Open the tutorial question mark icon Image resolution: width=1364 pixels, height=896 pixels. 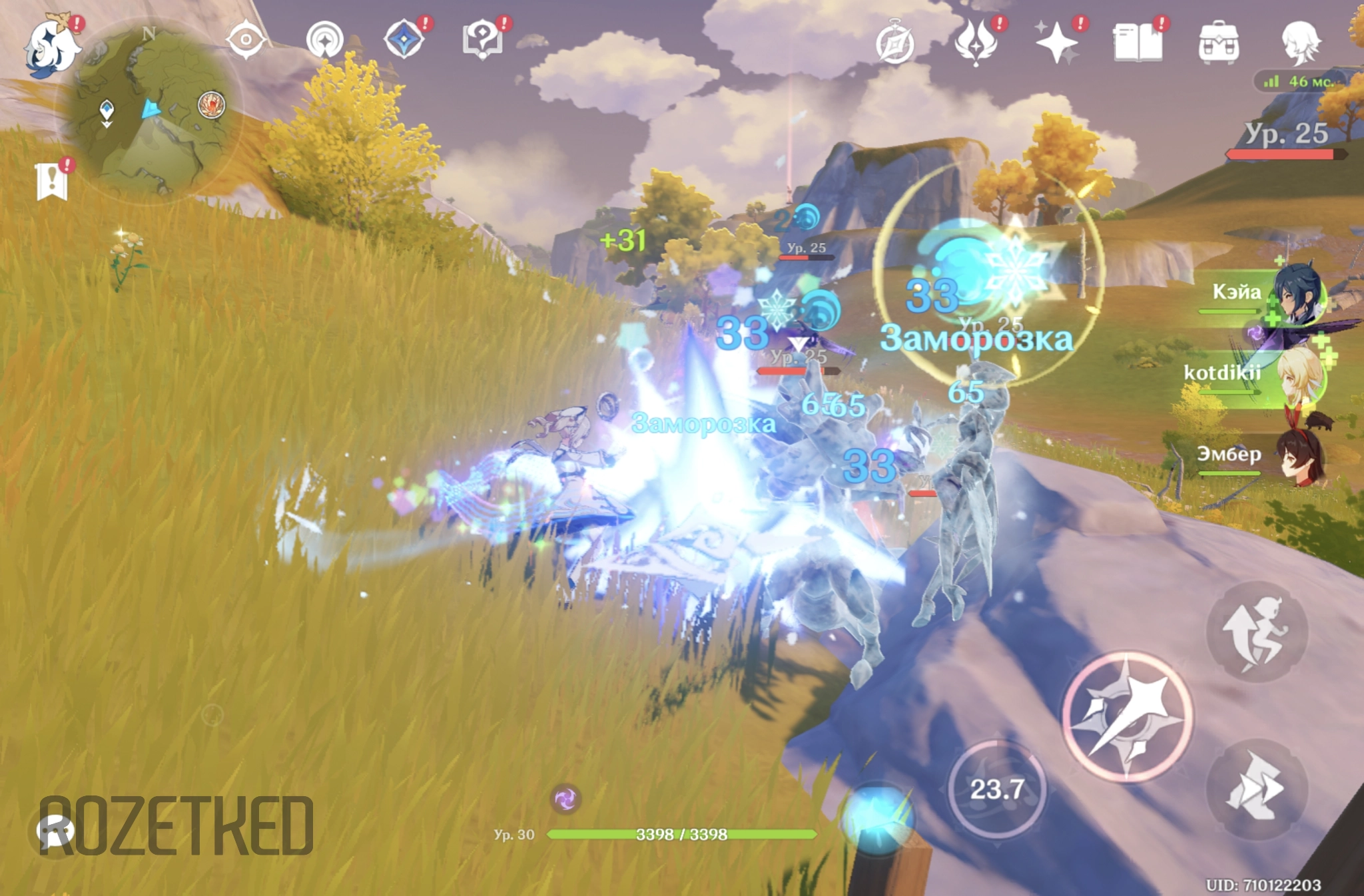[482, 40]
